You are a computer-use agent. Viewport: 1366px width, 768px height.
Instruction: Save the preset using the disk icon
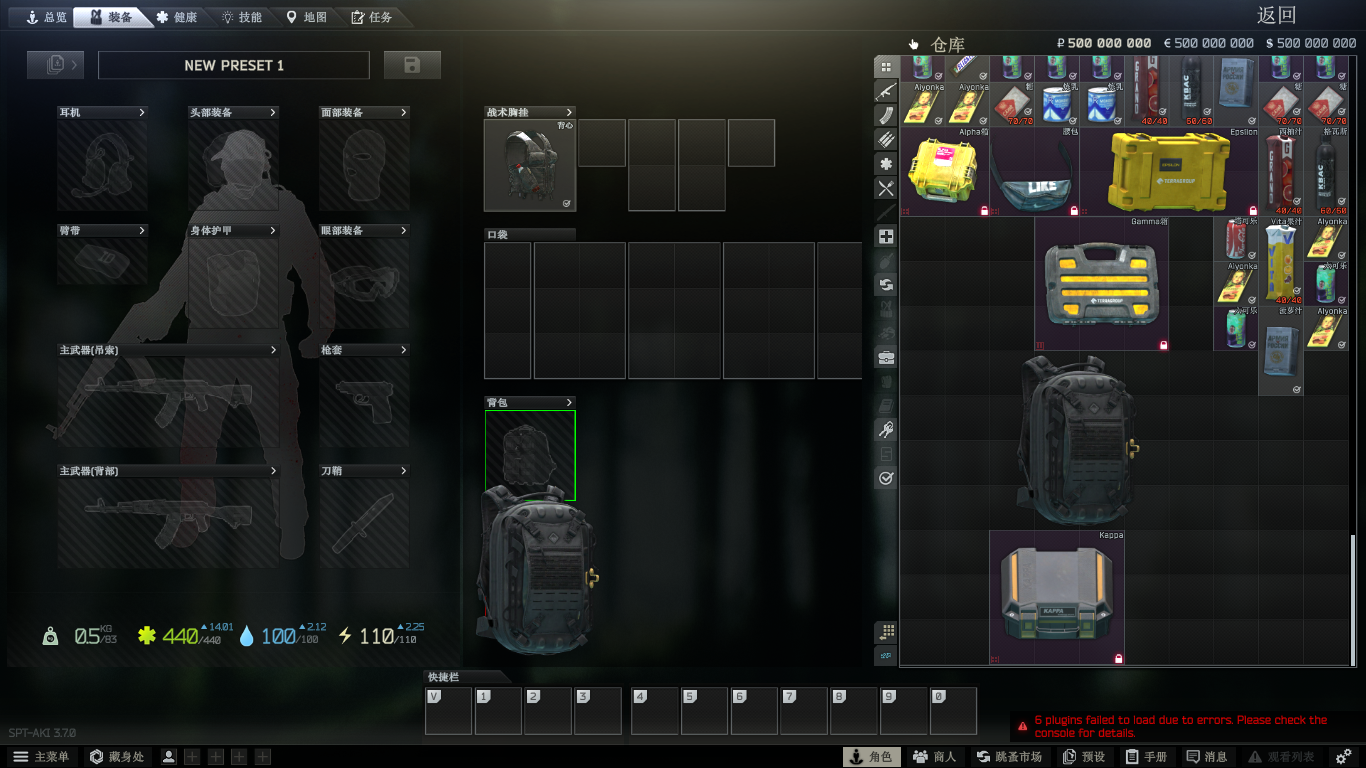click(413, 64)
